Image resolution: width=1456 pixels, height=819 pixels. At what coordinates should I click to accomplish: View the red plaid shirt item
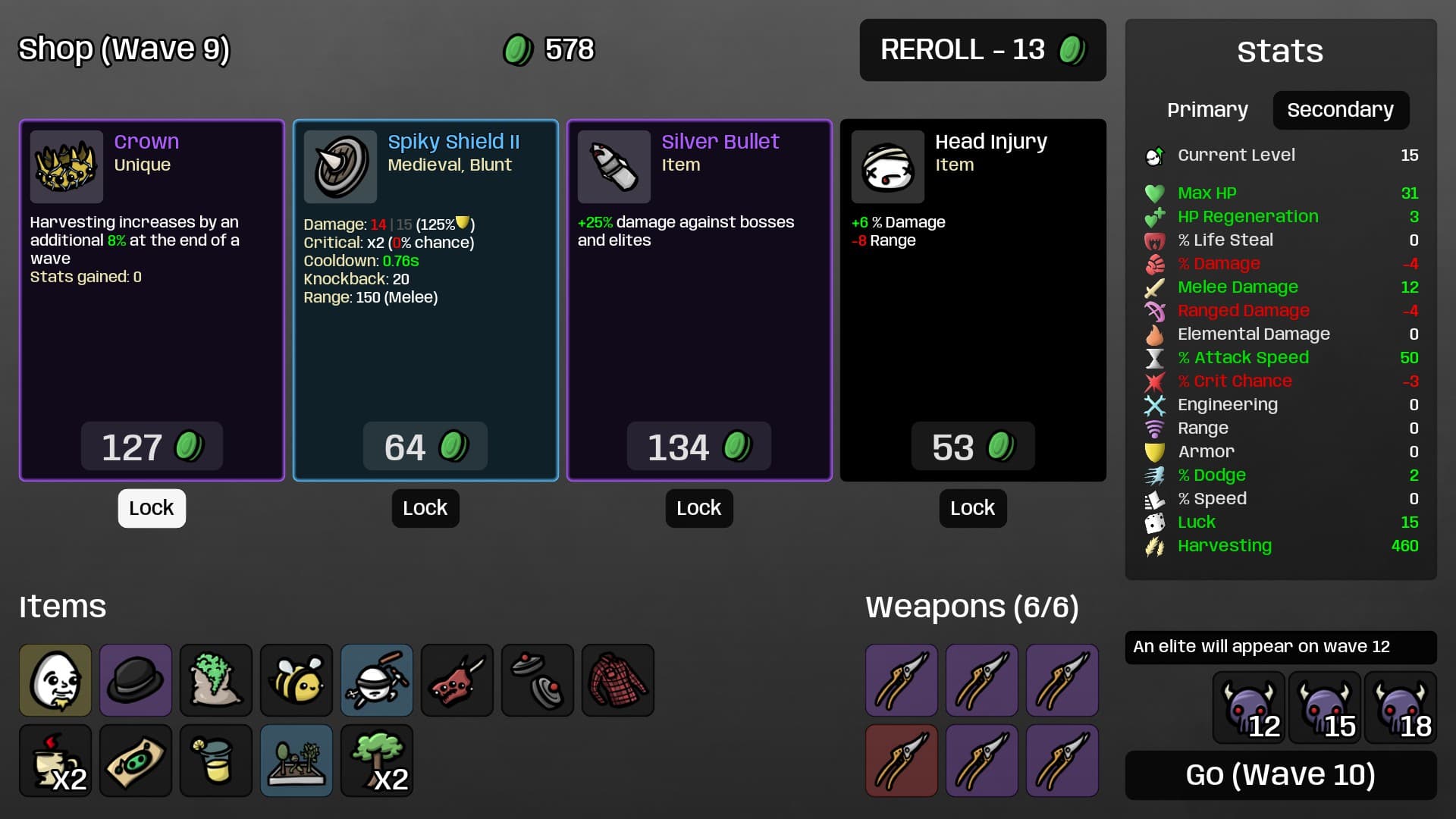click(618, 680)
